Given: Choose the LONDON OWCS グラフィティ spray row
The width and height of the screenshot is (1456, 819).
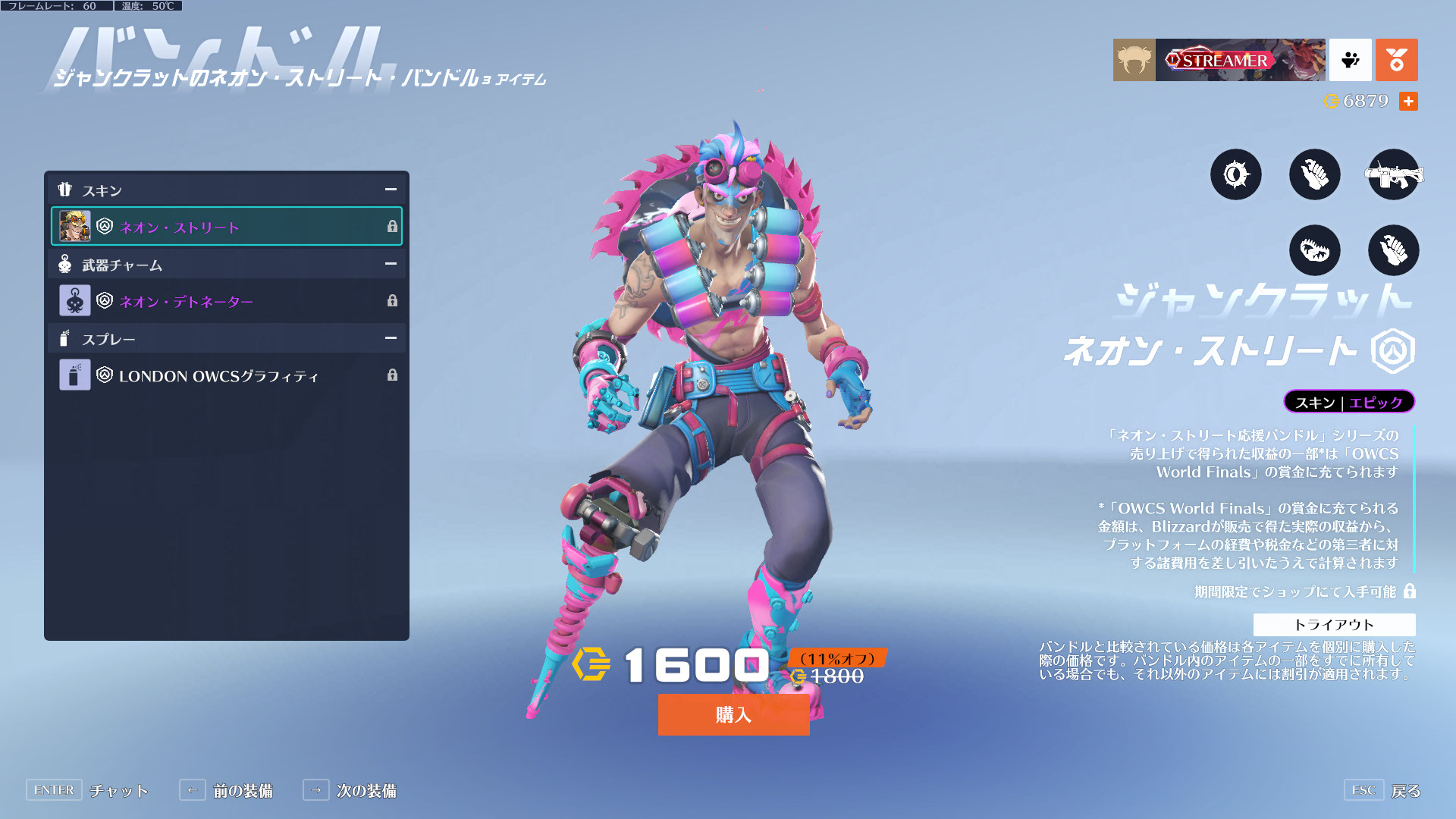Looking at the screenshot, I should pos(226,375).
